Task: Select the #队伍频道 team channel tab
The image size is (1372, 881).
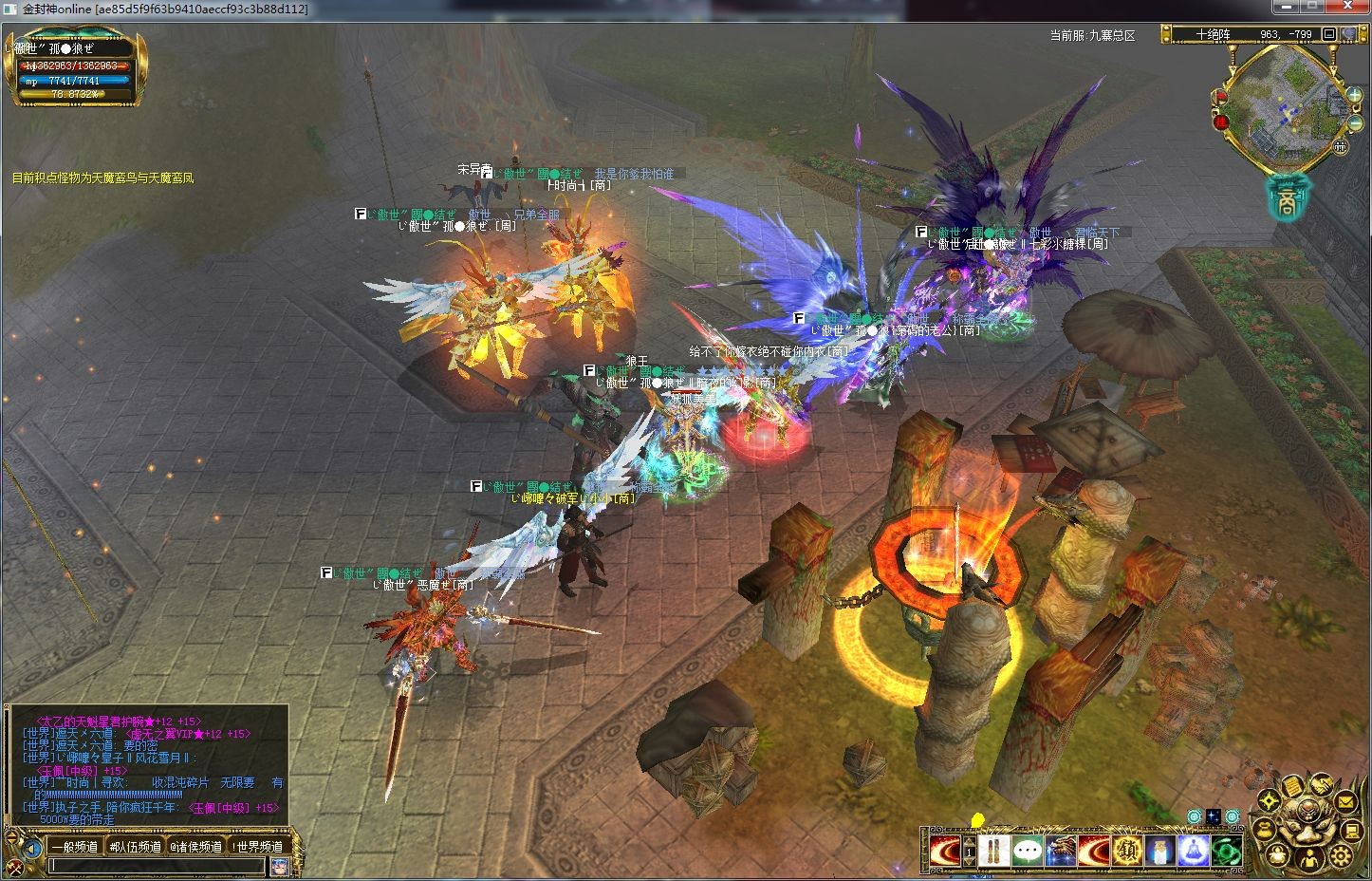Action: coord(135,847)
